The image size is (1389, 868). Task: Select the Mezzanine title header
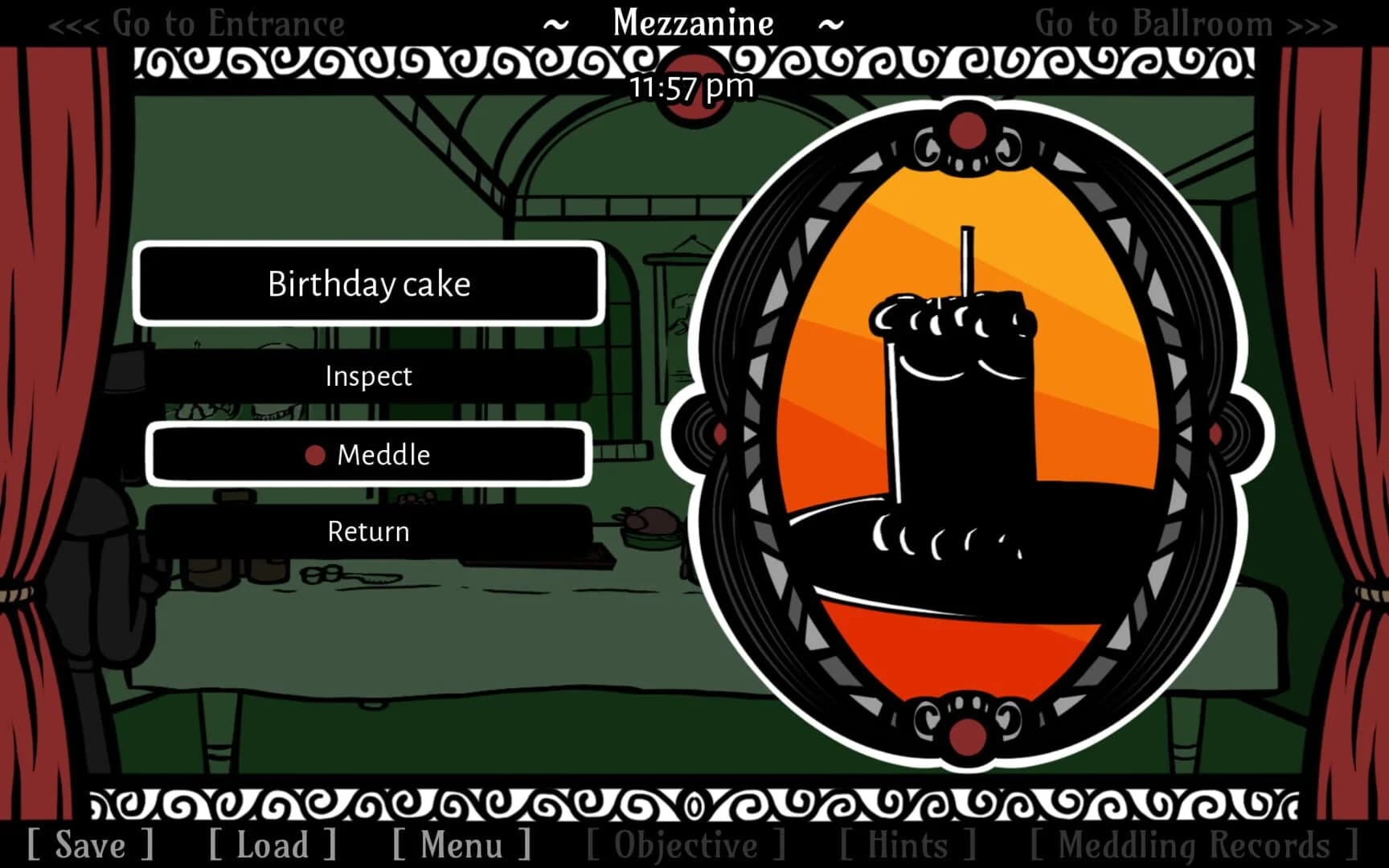pyautogui.click(x=693, y=23)
